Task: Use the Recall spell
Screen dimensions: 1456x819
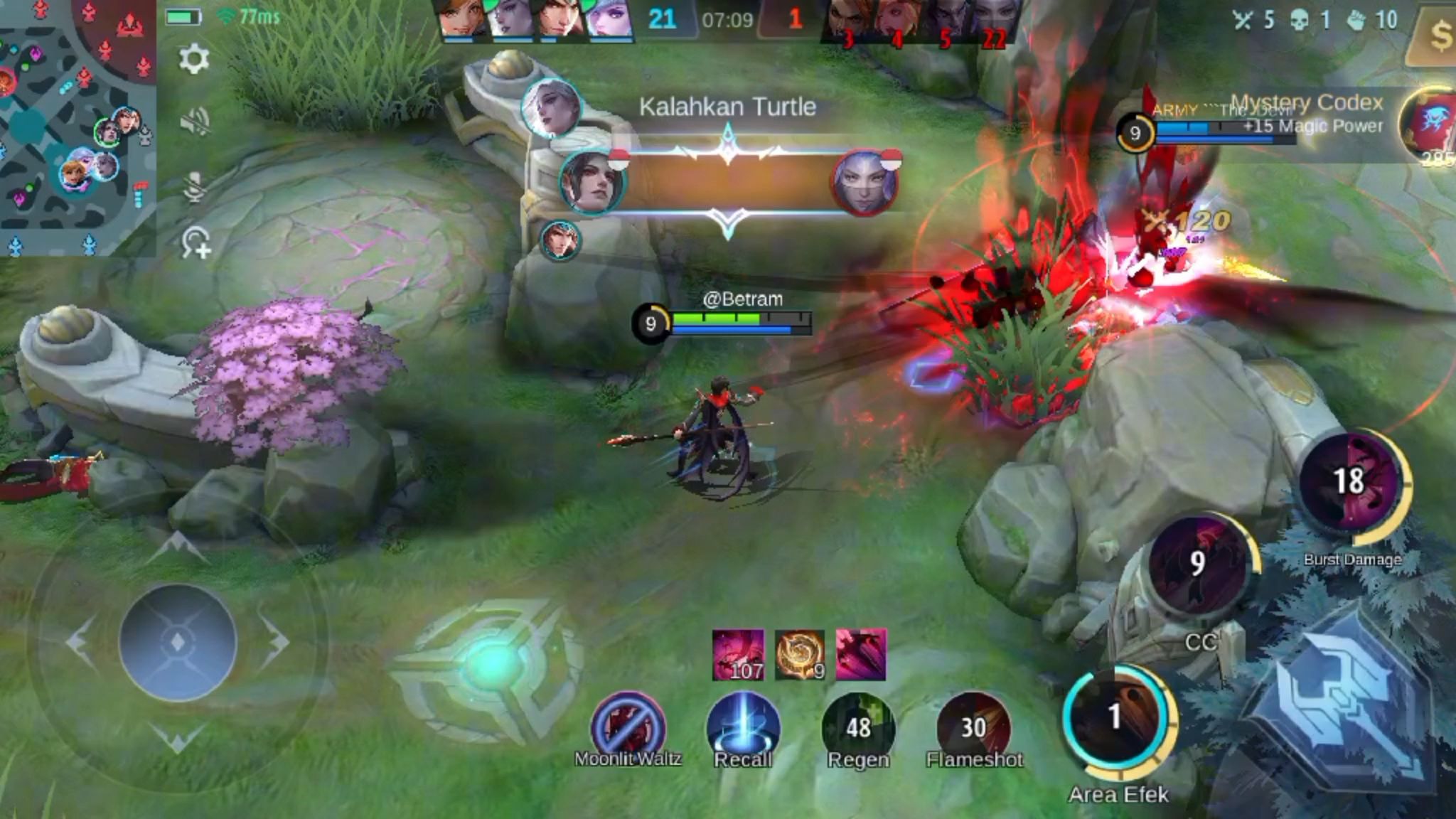Action: [743, 727]
